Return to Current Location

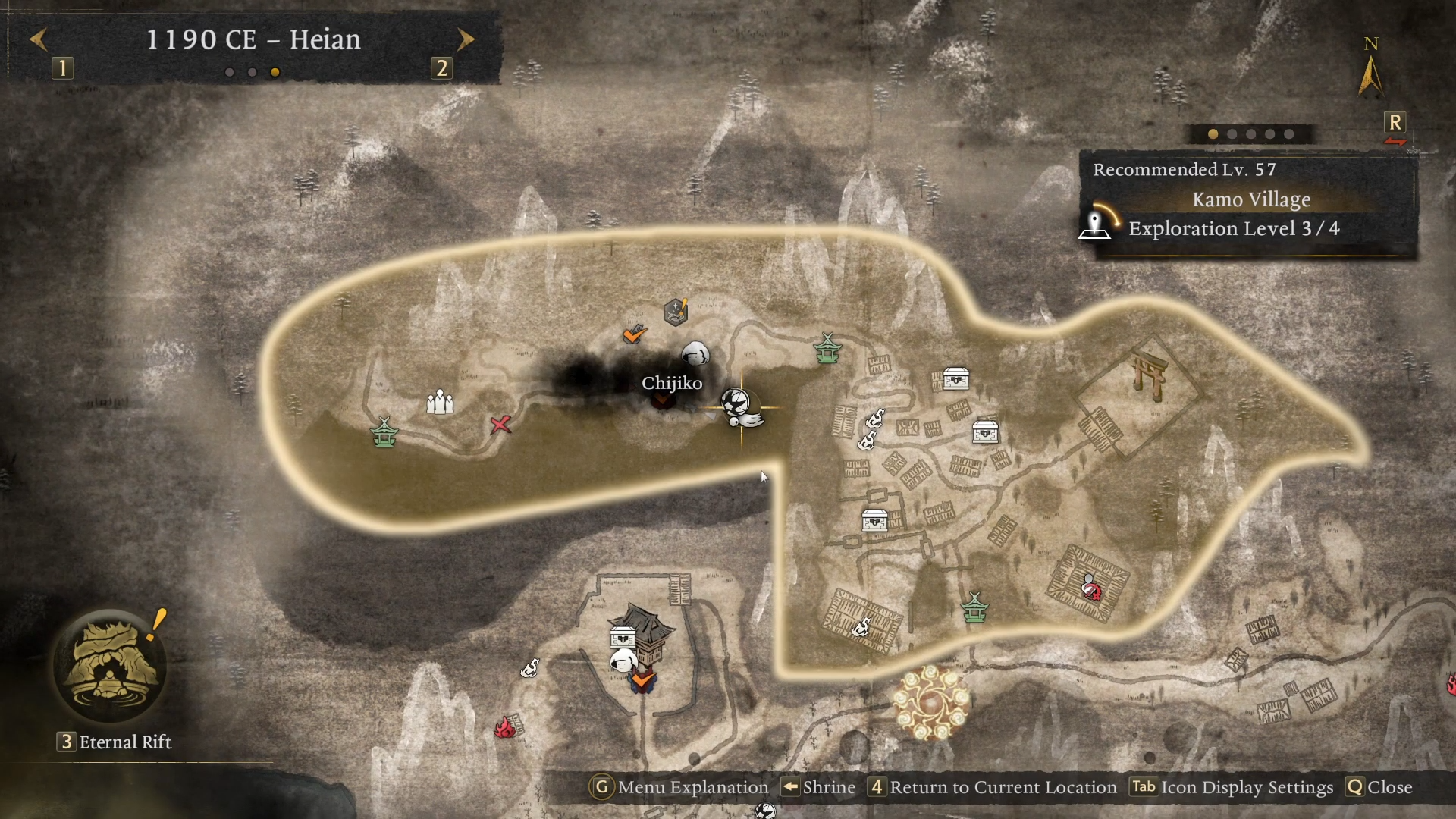(x=993, y=787)
